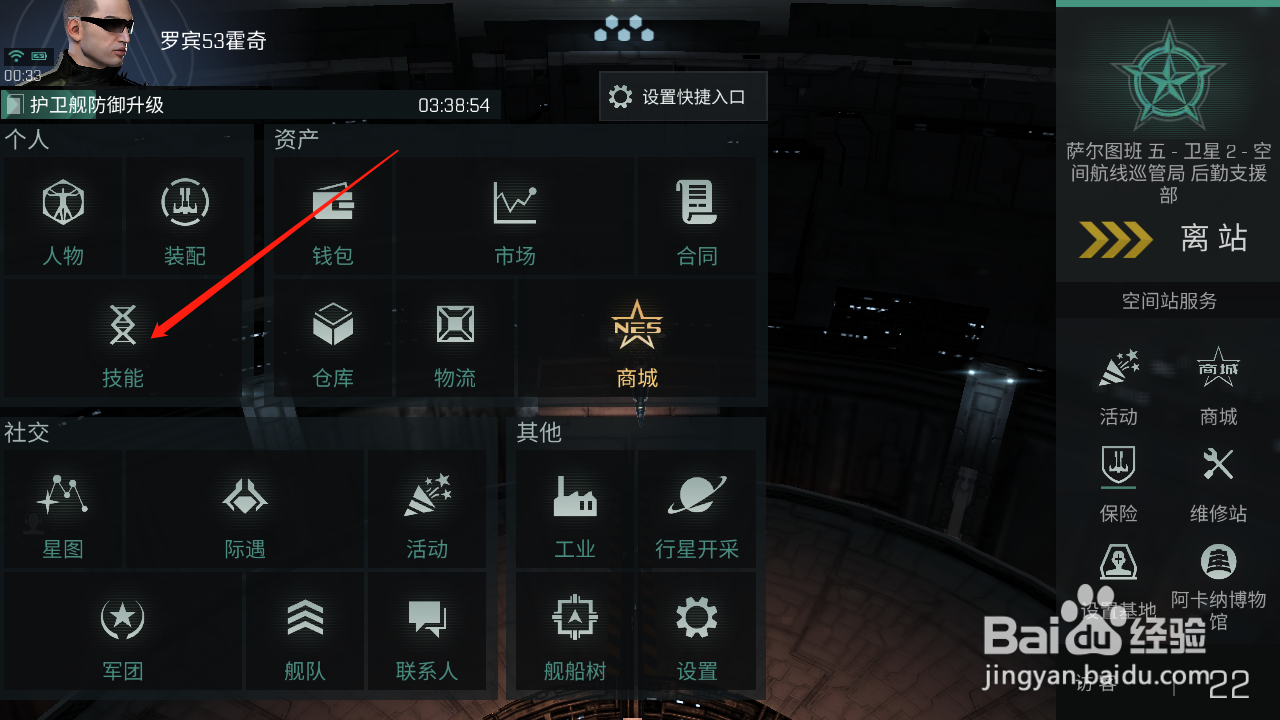Open the 仓库 warehouse

click(332, 340)
